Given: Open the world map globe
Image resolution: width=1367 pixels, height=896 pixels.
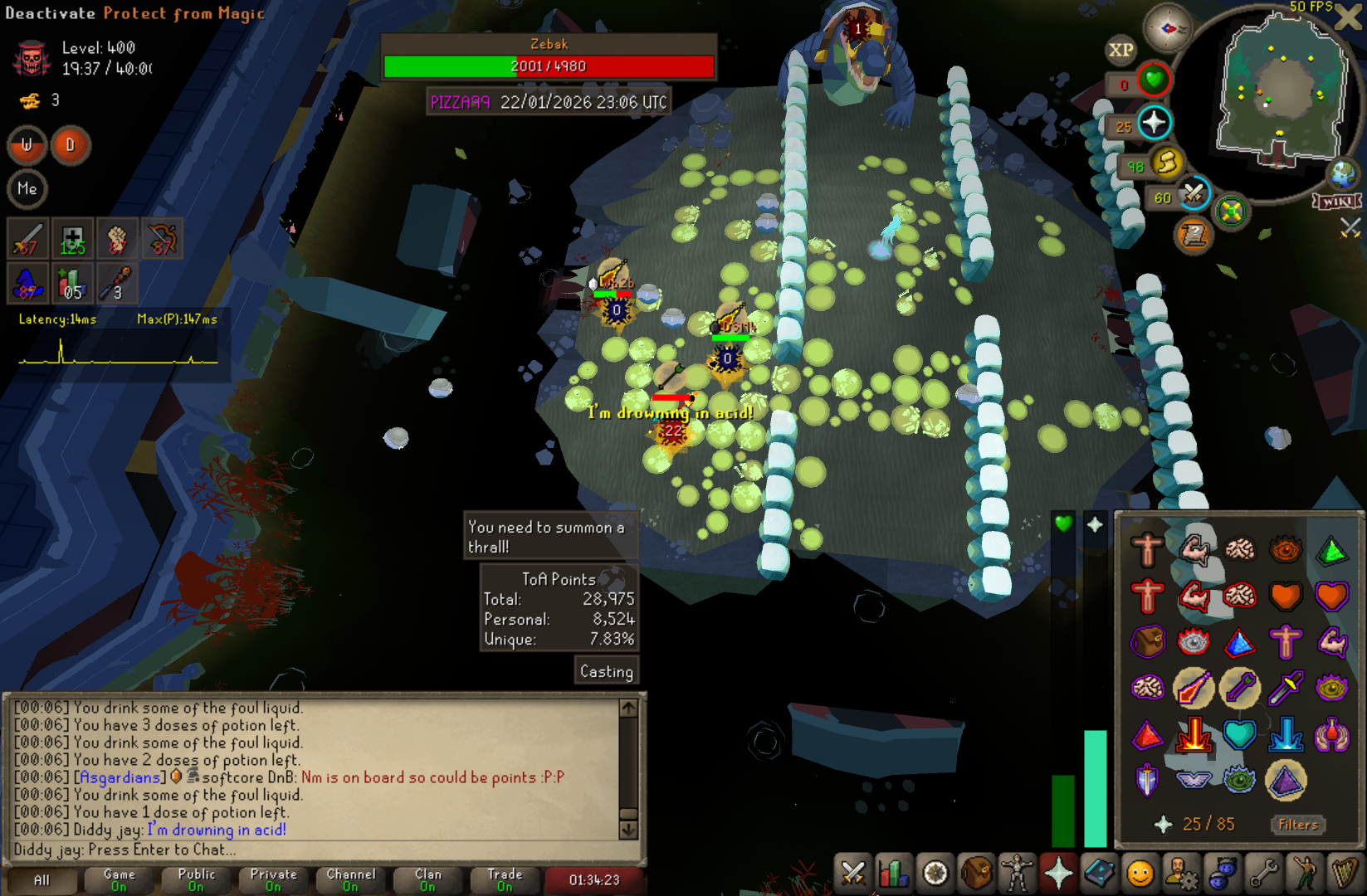Looking at the screenshot, I should point(1342,175).
